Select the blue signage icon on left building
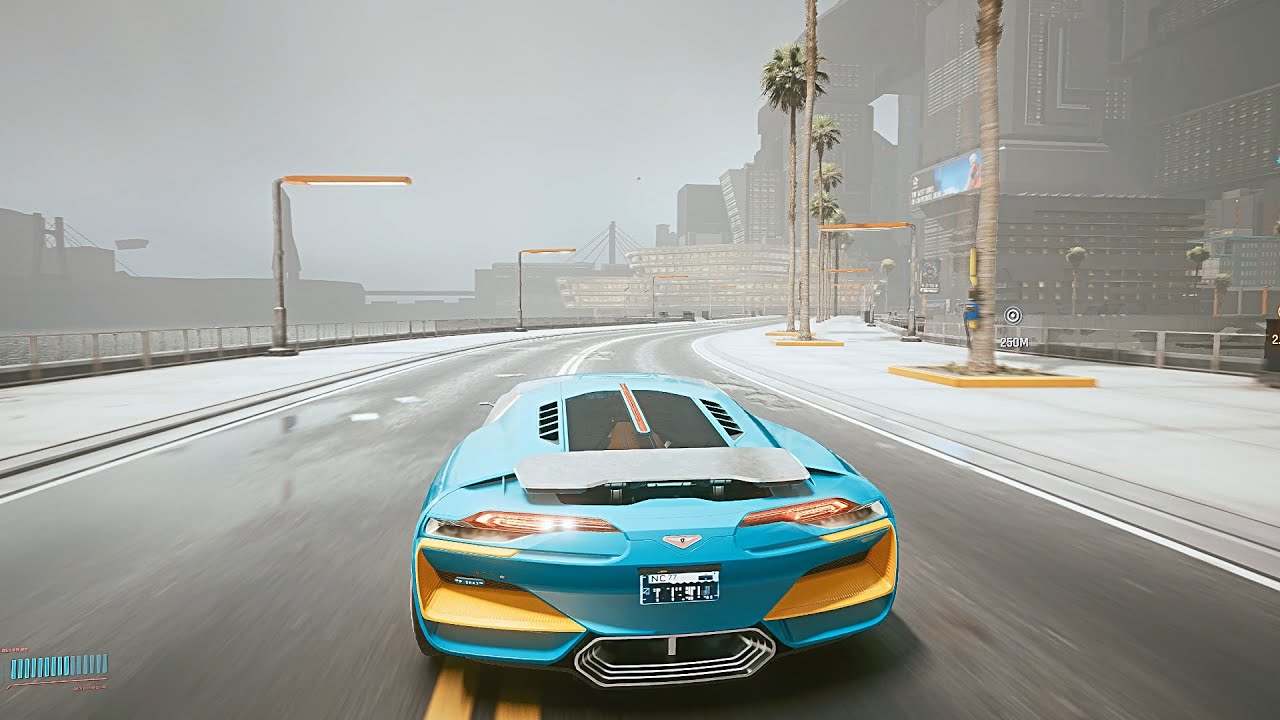1280x720 pixels. pyautogui.click(x=930, y=273)
